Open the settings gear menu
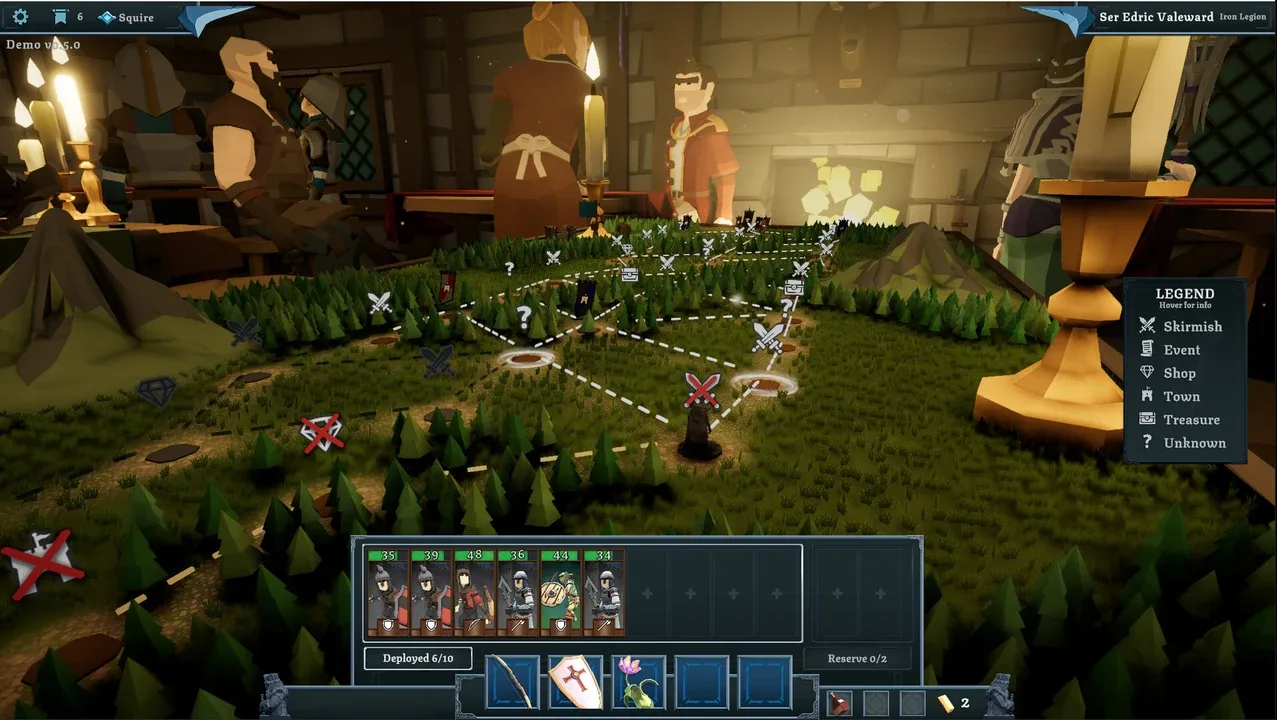 click(20, 17)
